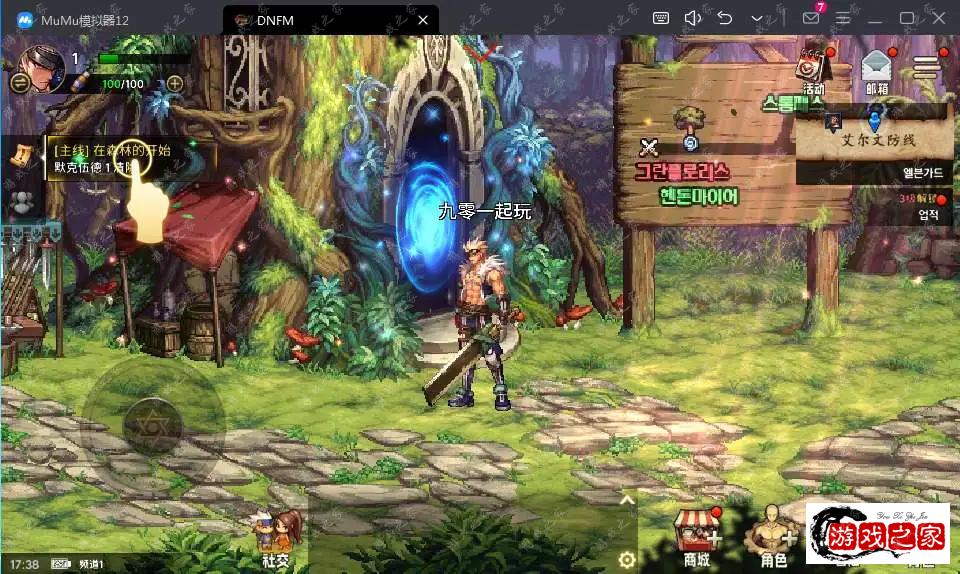The width and height of the screenshot is (960, 574).
Task: Open the main quest tracker entry
Action: pyautogui.click(x=130, y=158)
